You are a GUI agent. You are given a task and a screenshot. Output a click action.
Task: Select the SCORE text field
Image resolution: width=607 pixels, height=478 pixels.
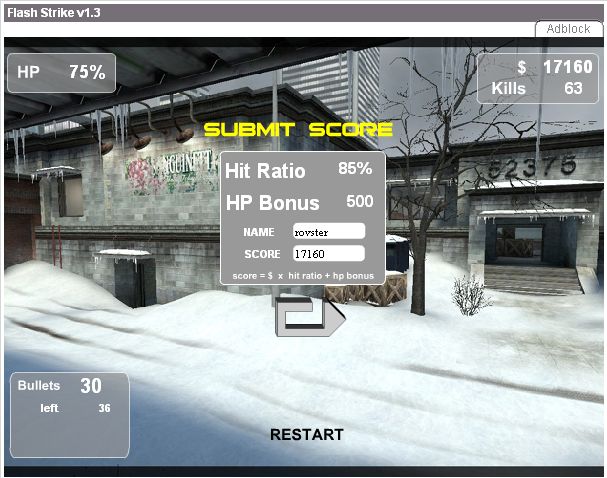[327, 254]
